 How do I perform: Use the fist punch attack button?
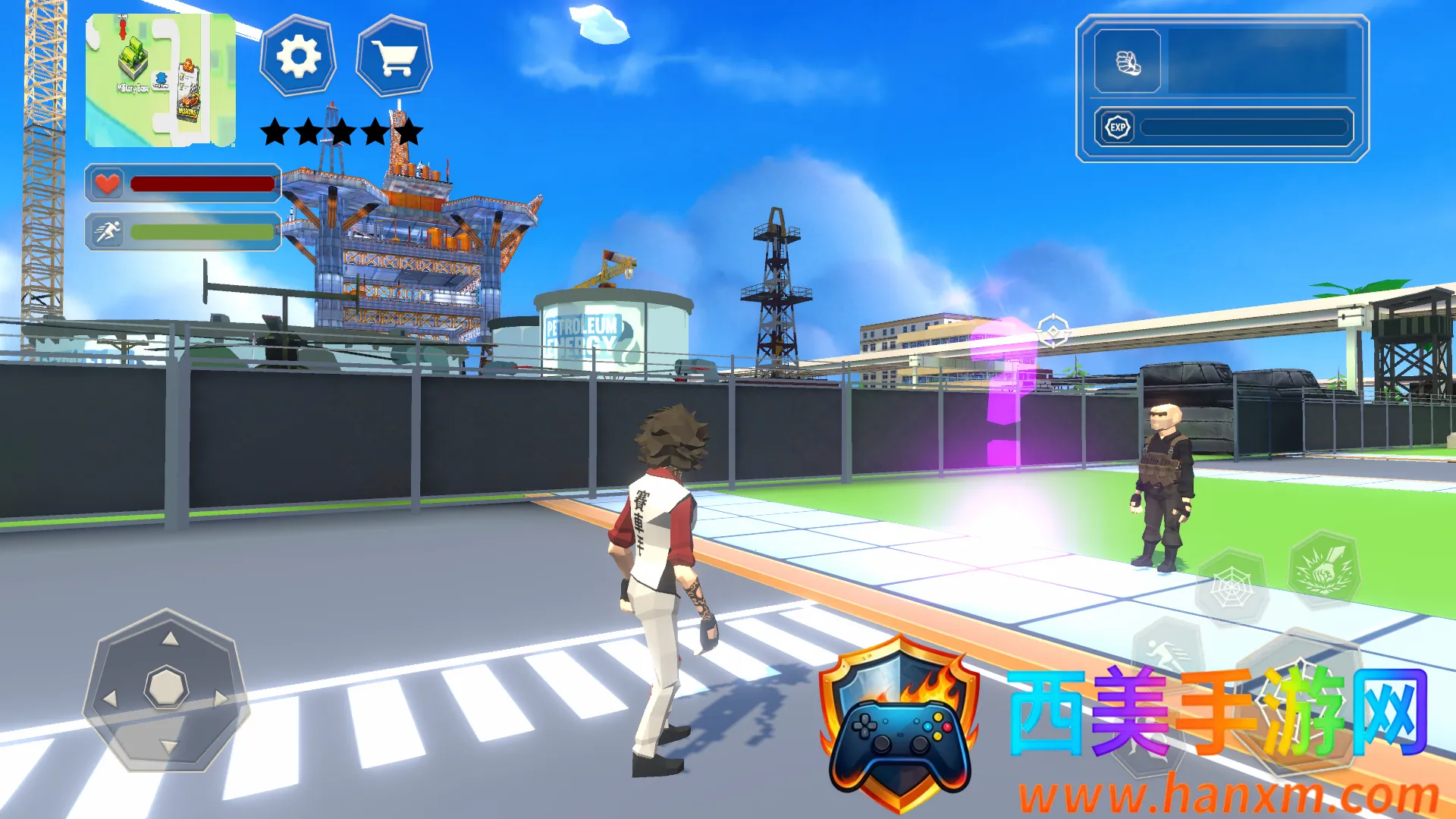coord(1324,570)
